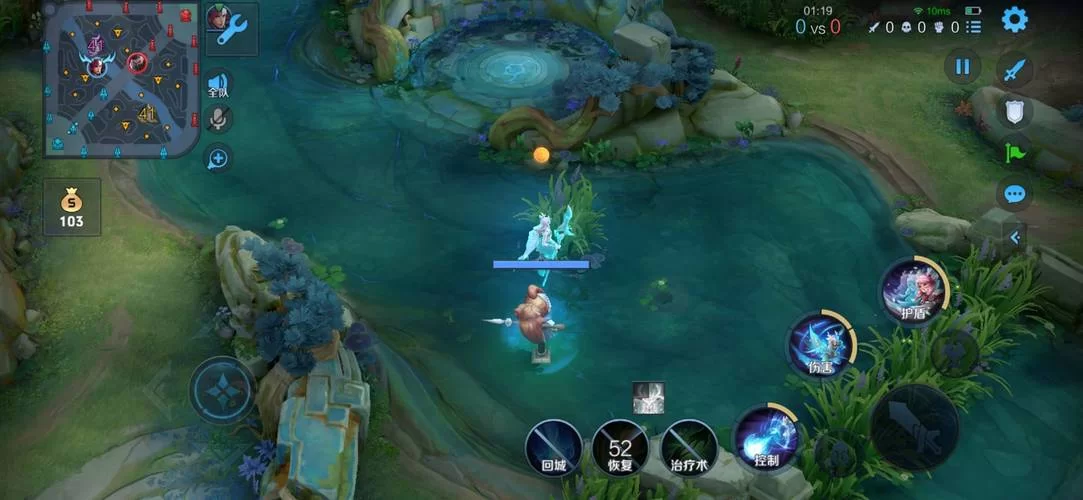Activate the 控制 control ability
This screenshot has height=500, width=1083.
click(767, 438)
